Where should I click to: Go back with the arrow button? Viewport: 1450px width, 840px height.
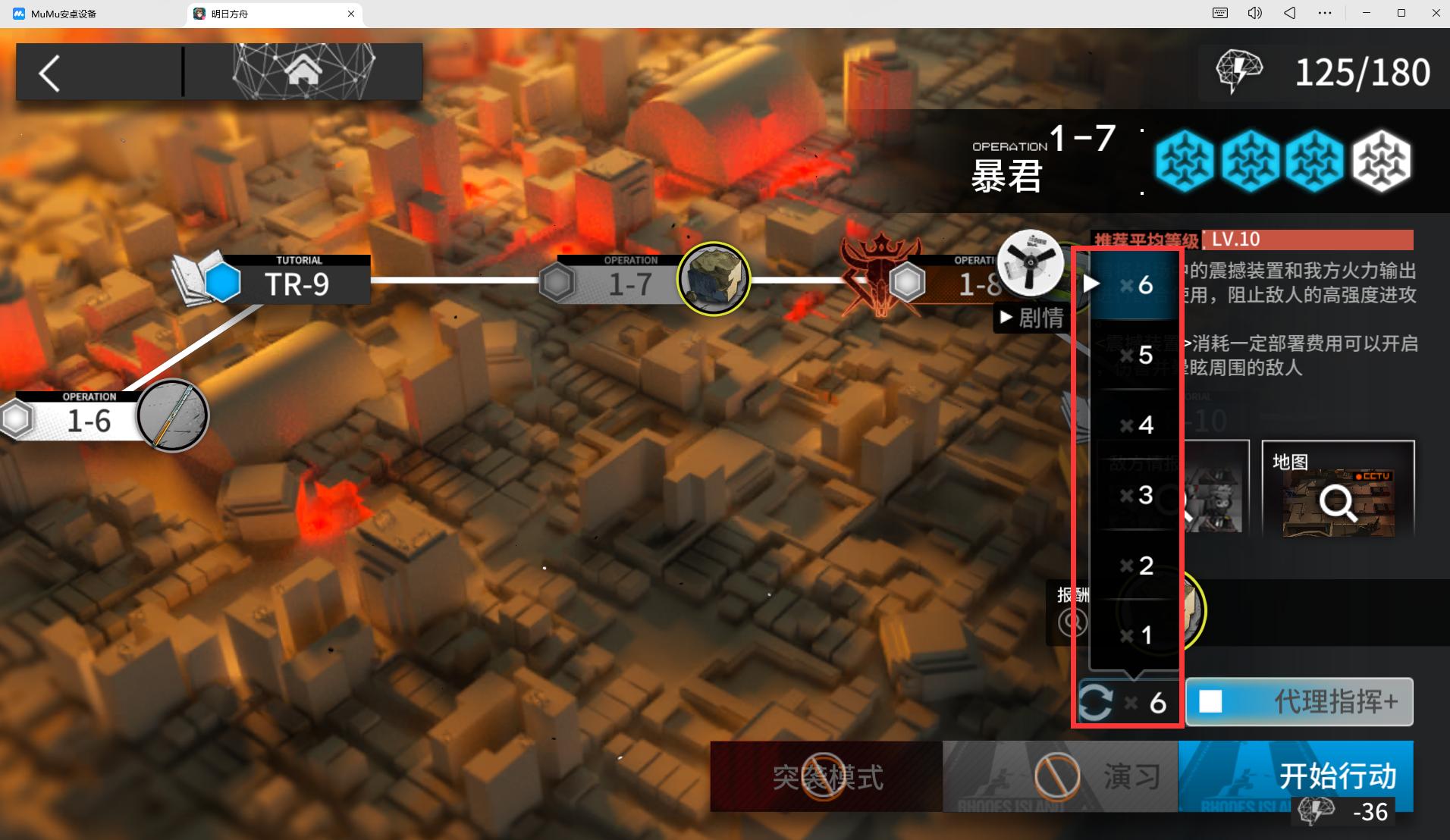click(x=50, y=74)
